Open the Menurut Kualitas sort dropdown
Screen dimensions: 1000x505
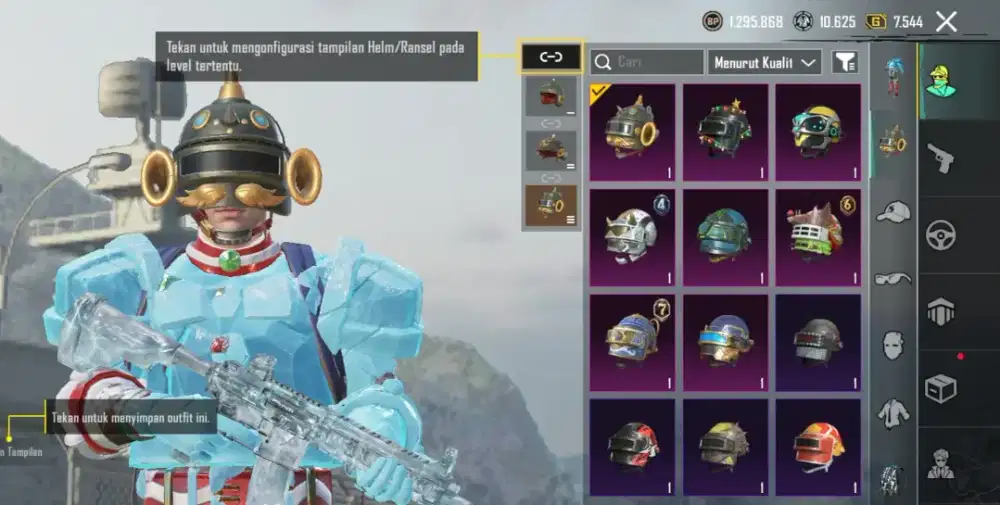point(765,62)
